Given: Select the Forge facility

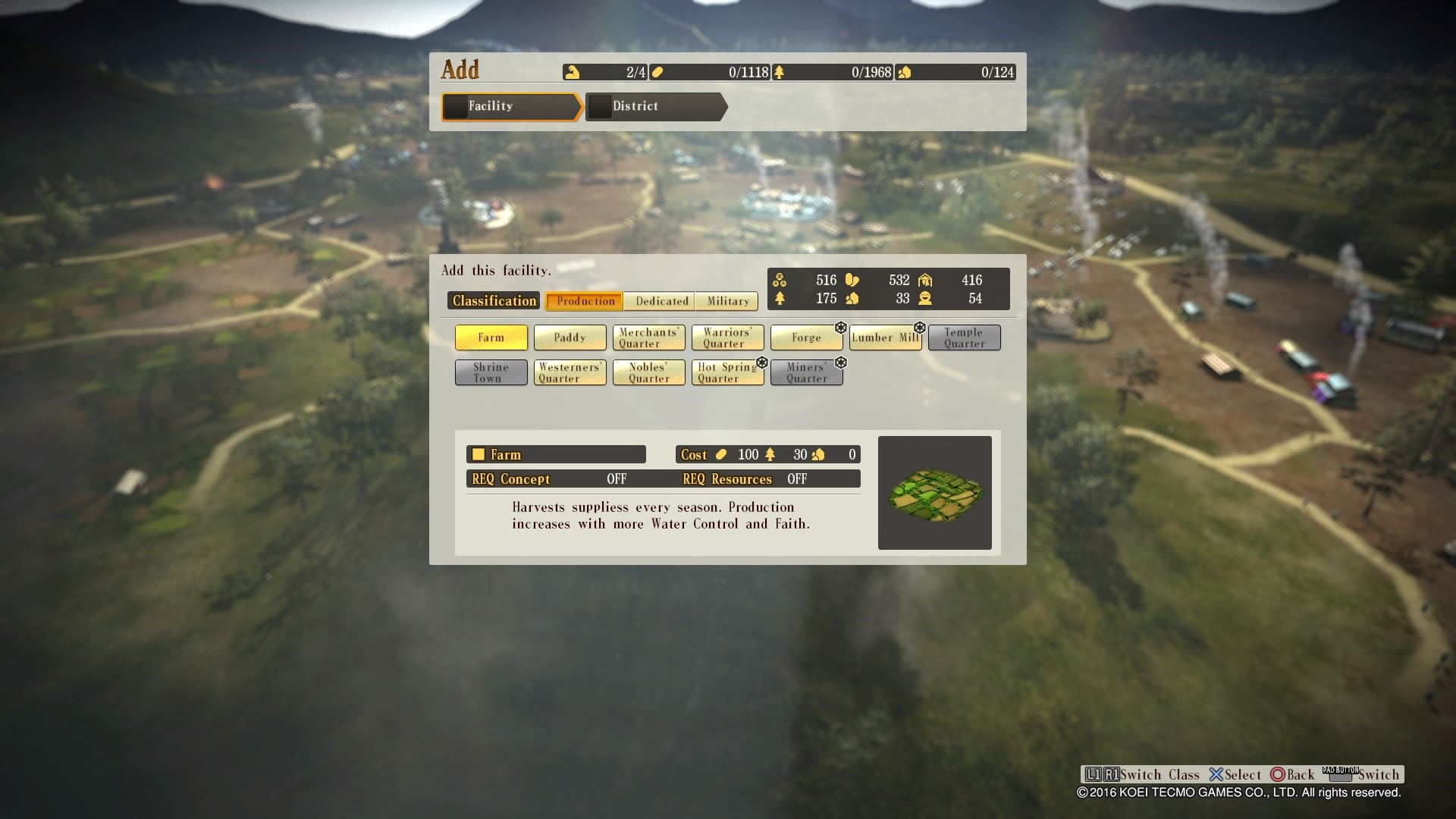Looking at the screenshot, I should point(806,337).
